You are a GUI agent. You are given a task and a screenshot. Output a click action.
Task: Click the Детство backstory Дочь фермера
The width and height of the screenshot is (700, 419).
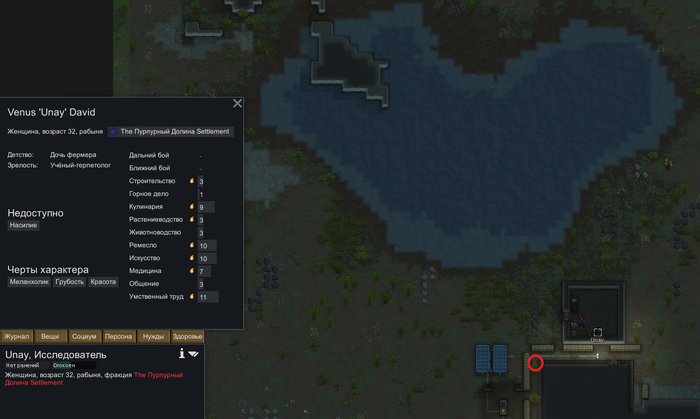click(x=73, y=155)
